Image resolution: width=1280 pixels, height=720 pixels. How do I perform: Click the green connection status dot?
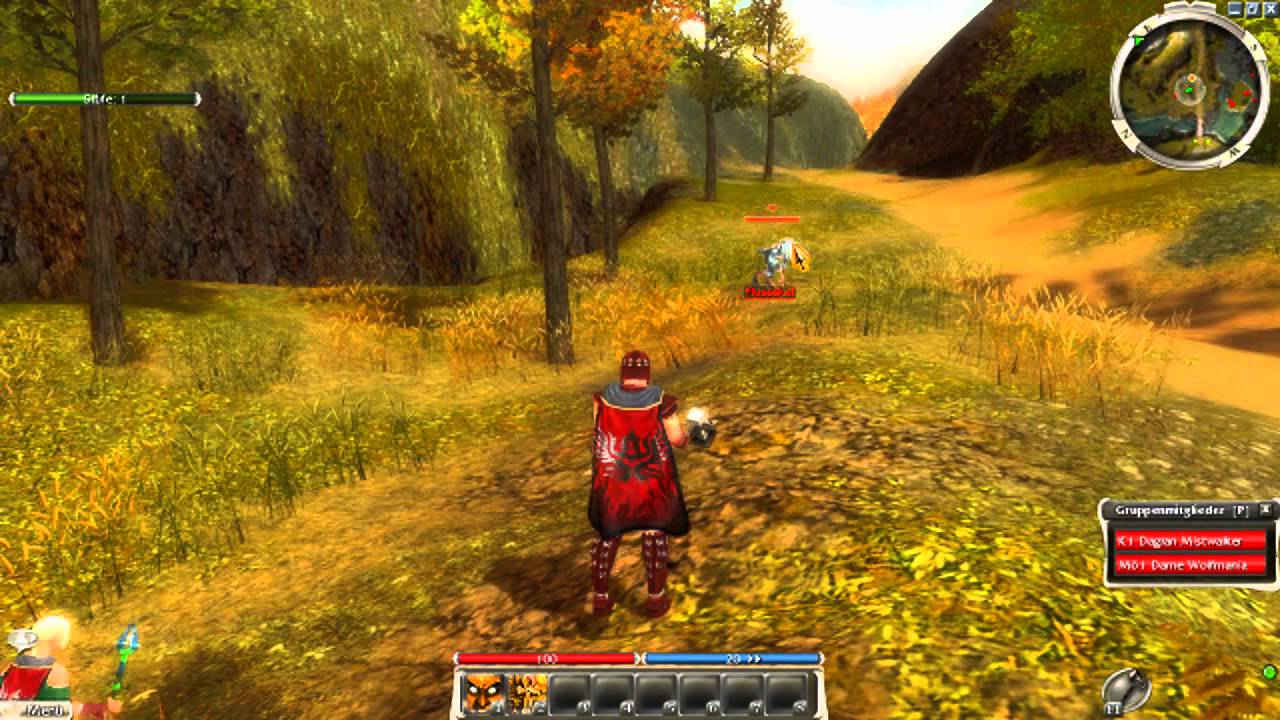click(x=1269, y=671)
